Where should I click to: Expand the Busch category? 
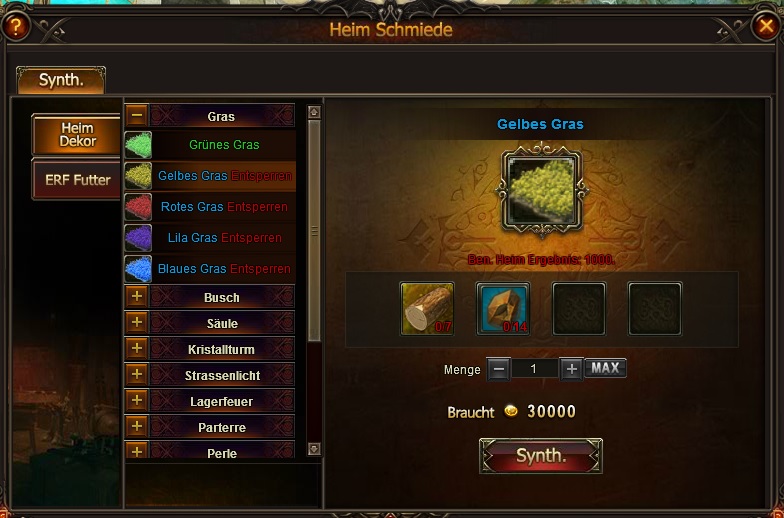[138, 297]
